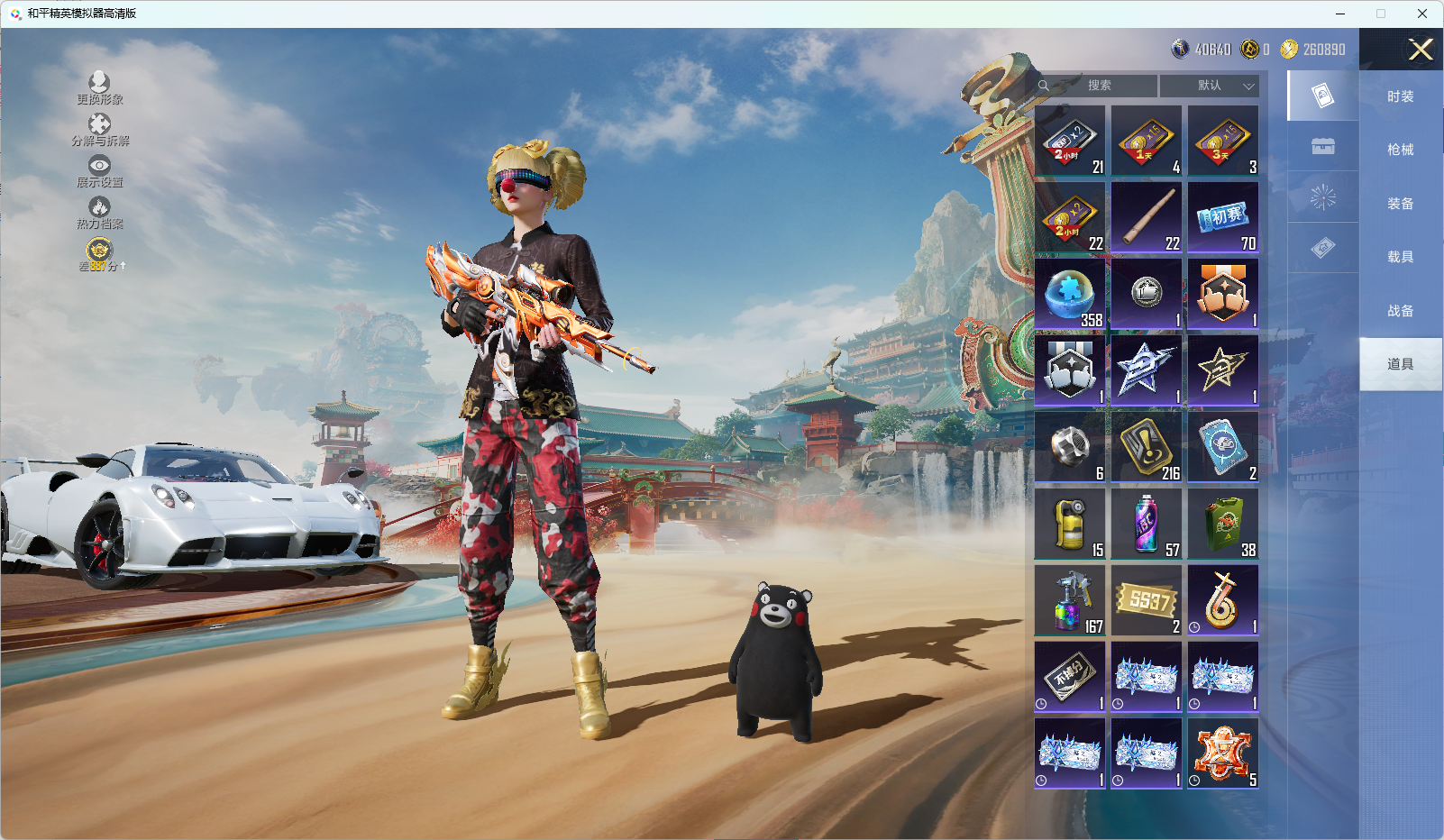Show the 载具 category tab

pyautogui.click(x=1400, y=257)
